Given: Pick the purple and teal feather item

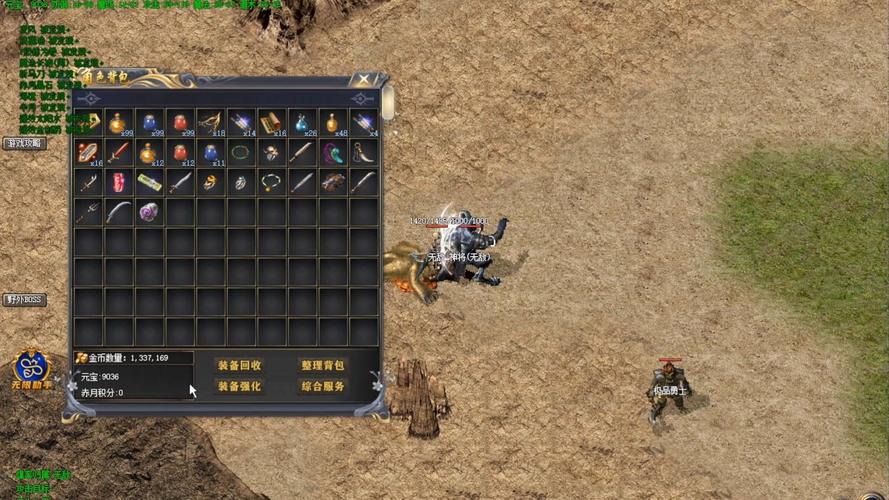Looking at the screenshot, I should coord(333,152).
